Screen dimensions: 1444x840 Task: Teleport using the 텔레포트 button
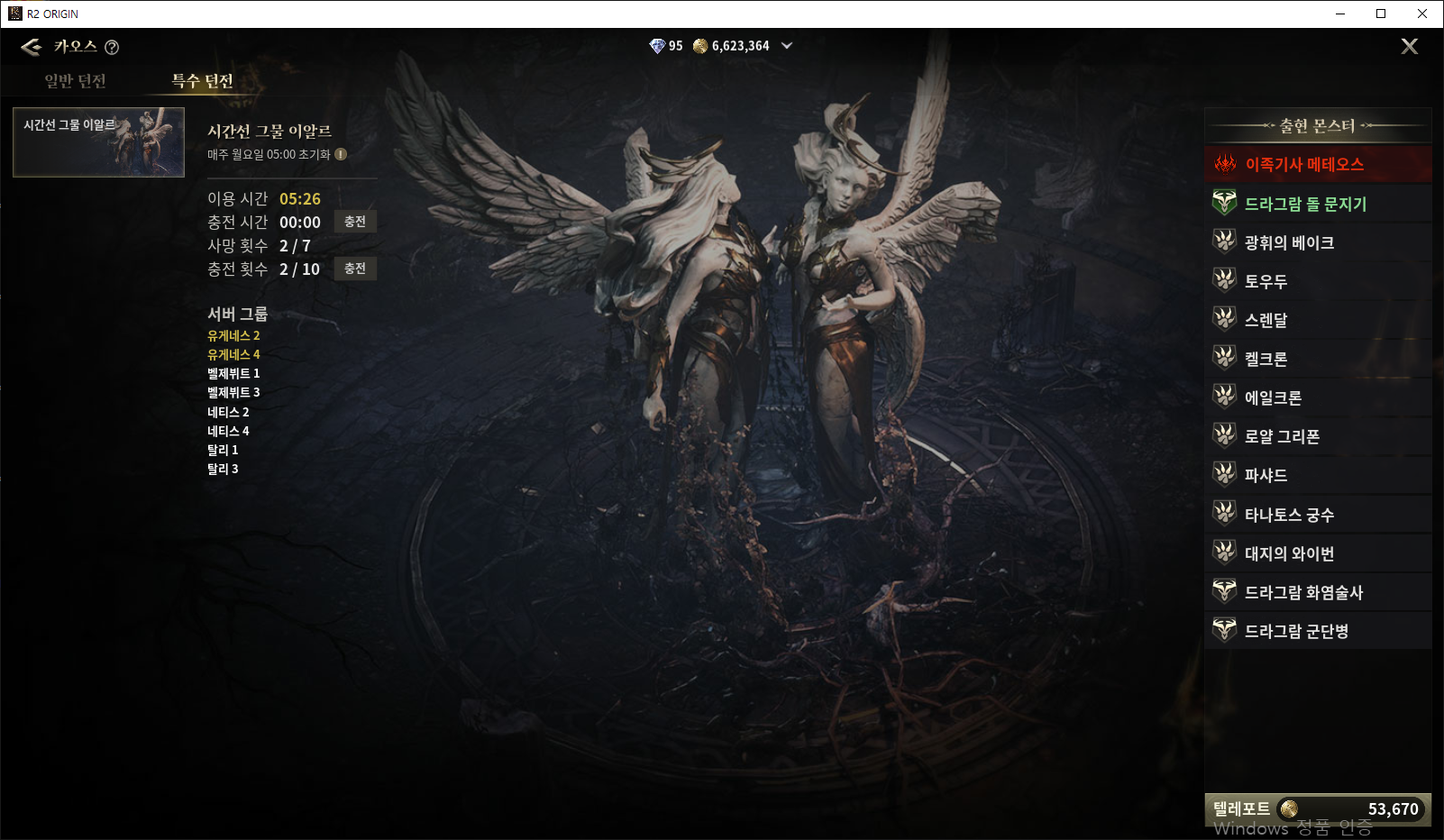(1317, 808)
